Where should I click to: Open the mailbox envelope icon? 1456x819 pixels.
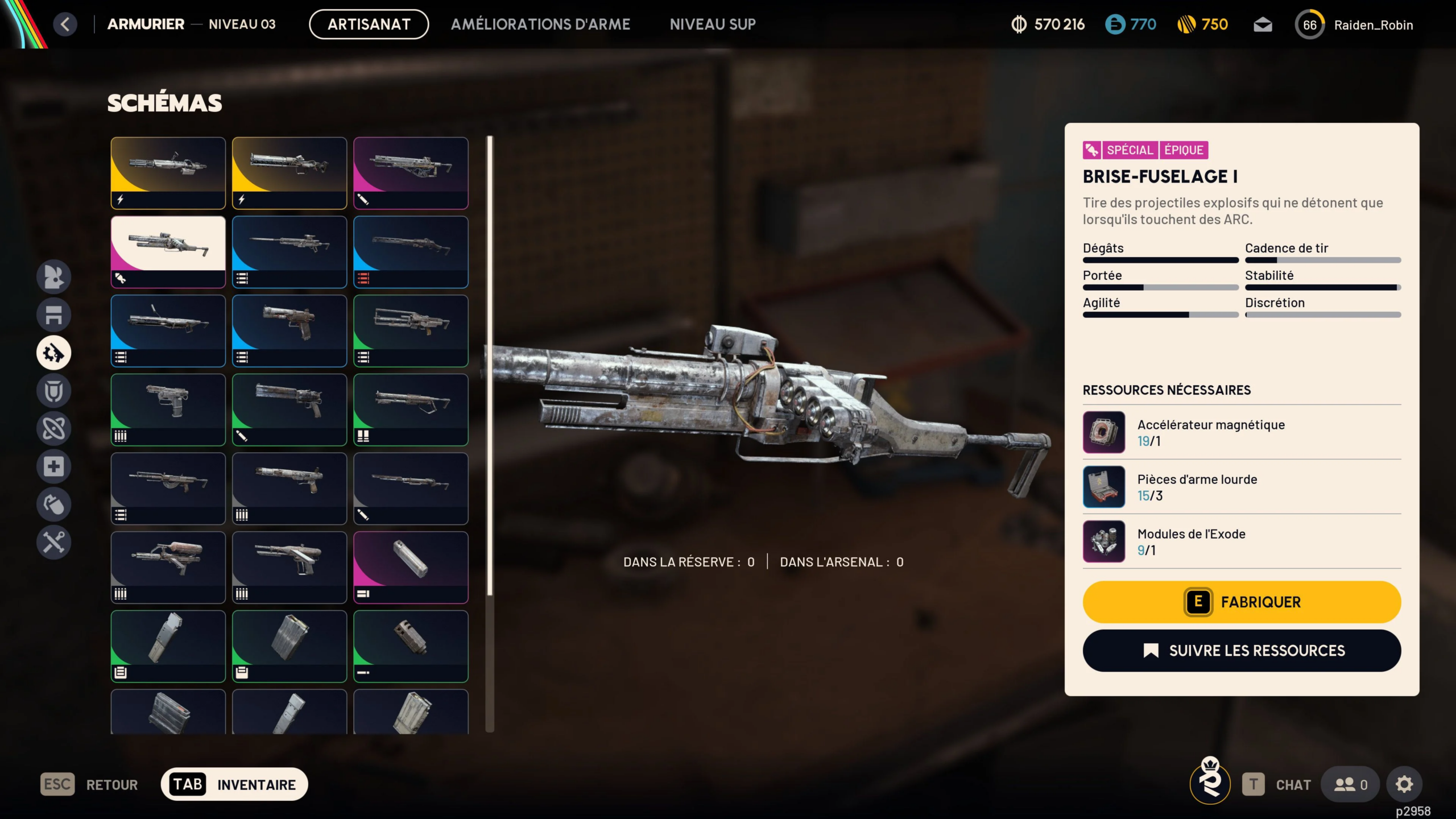1263,25
